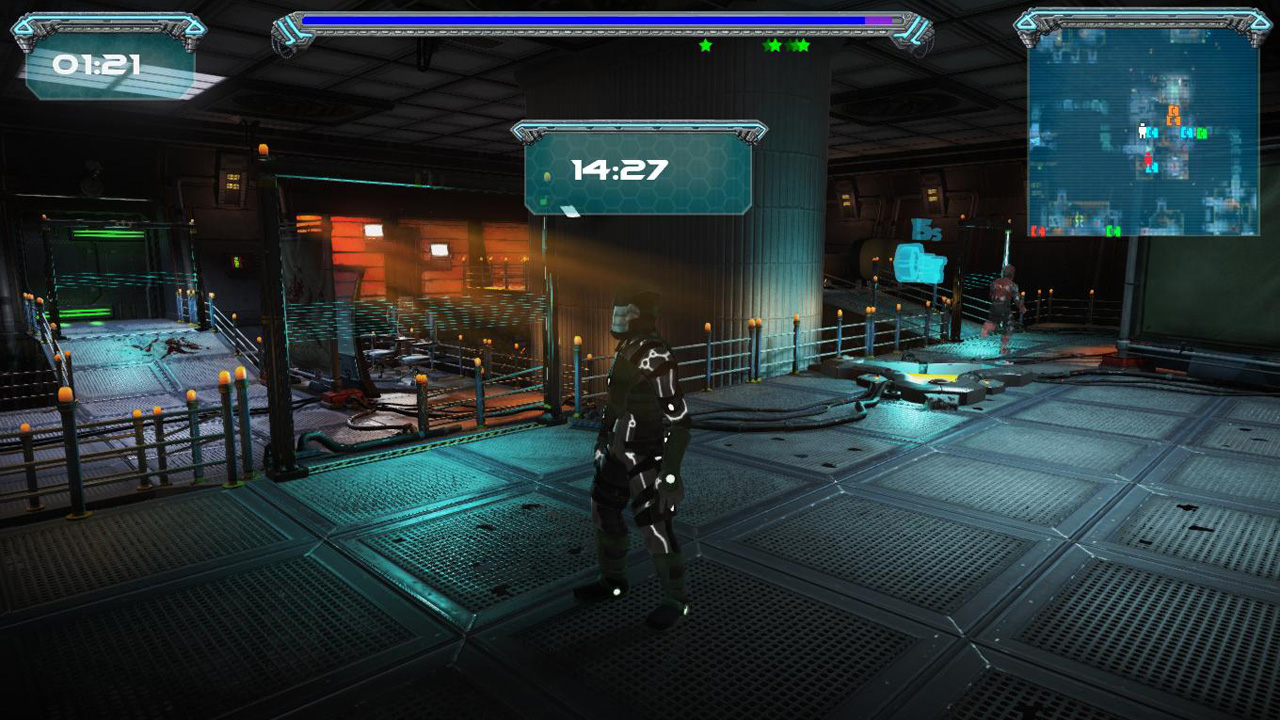
Task: Click the cyan marker beside the minimap player
Action: click(1152, 133)
